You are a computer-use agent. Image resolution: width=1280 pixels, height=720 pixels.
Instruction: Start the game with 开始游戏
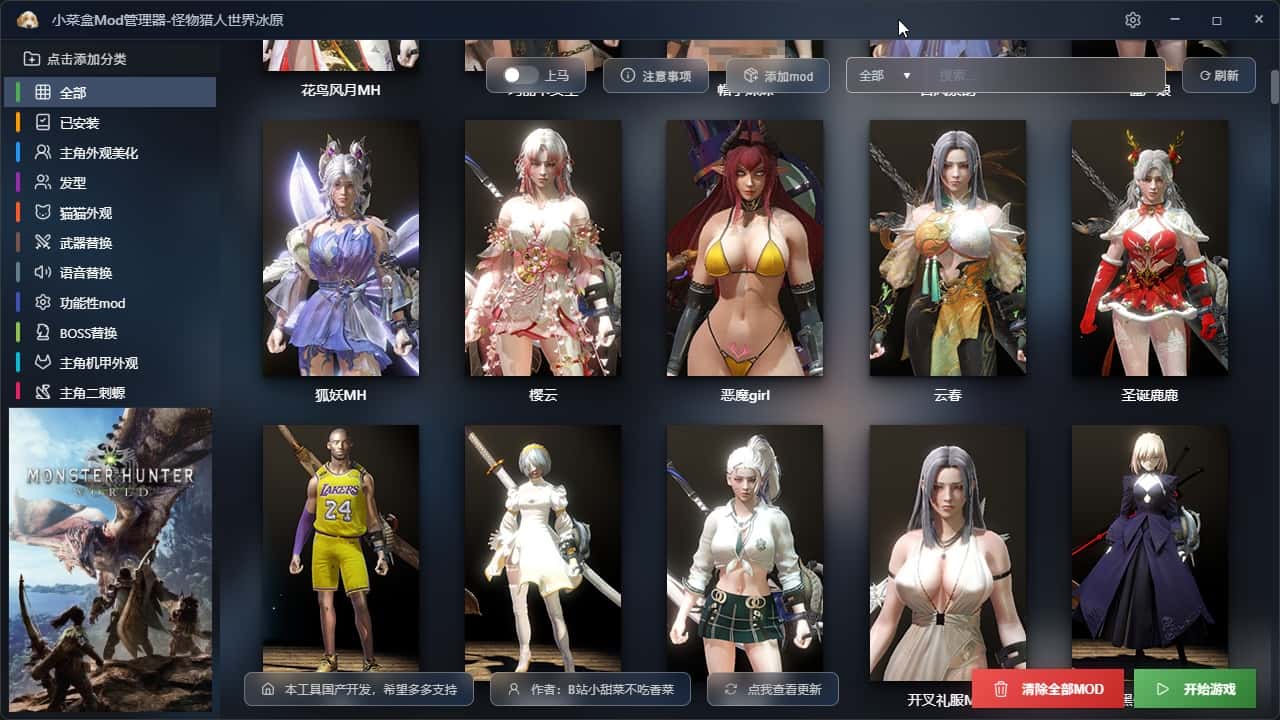coord(1194,689)
